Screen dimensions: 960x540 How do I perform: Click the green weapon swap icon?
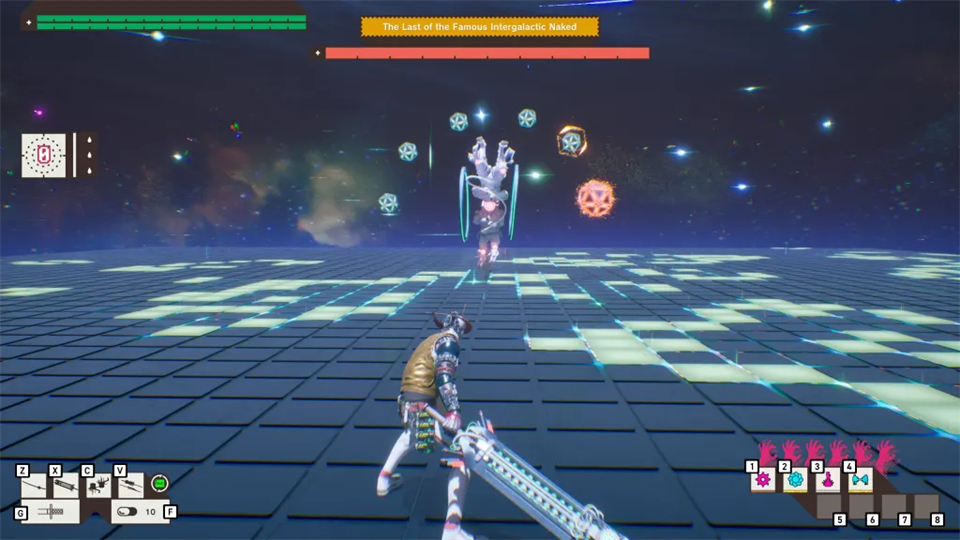click(159, 484)
